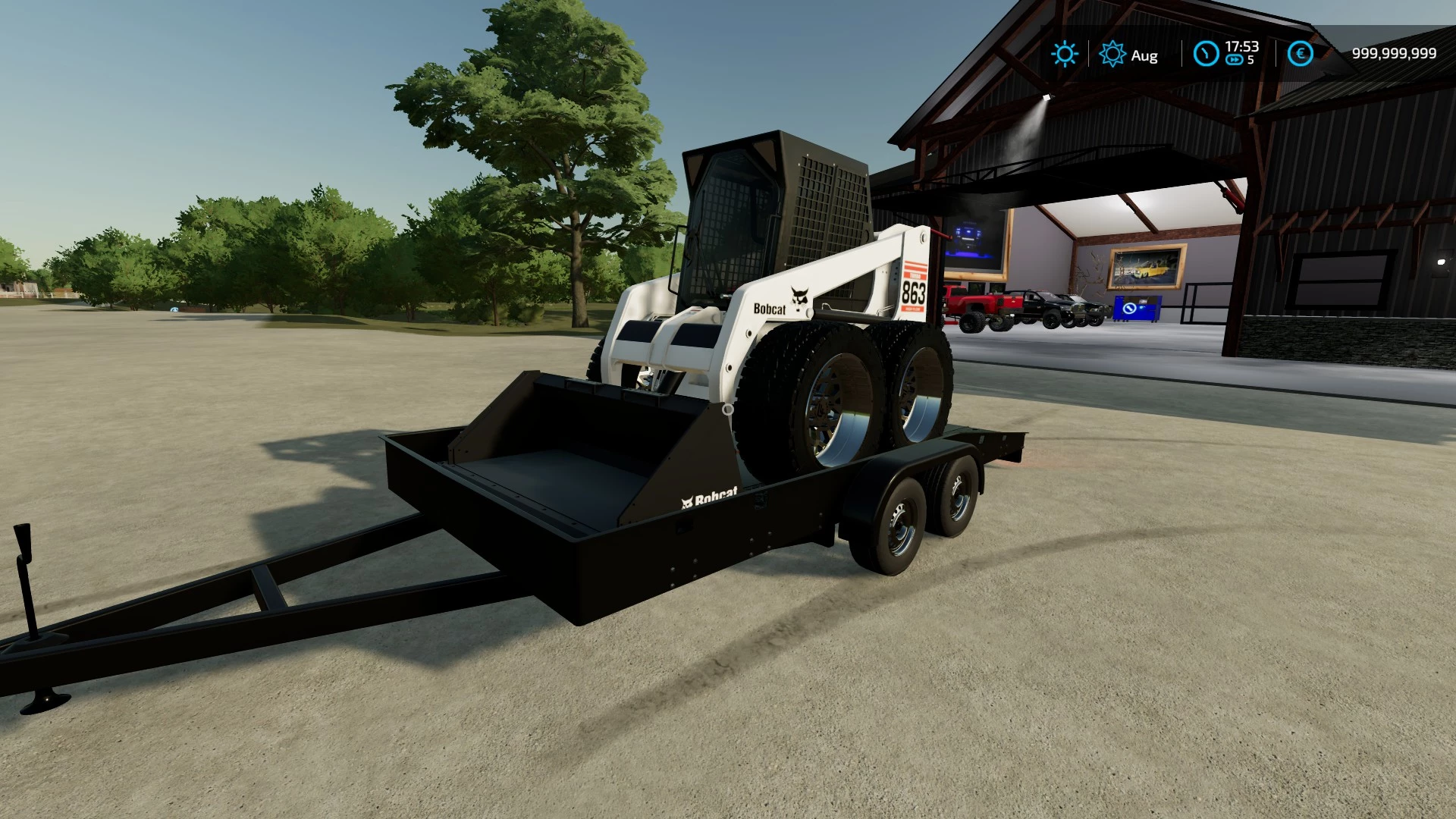Toggle the fast-forward time scale icon
The image size is (1456, 819).
1235,61
